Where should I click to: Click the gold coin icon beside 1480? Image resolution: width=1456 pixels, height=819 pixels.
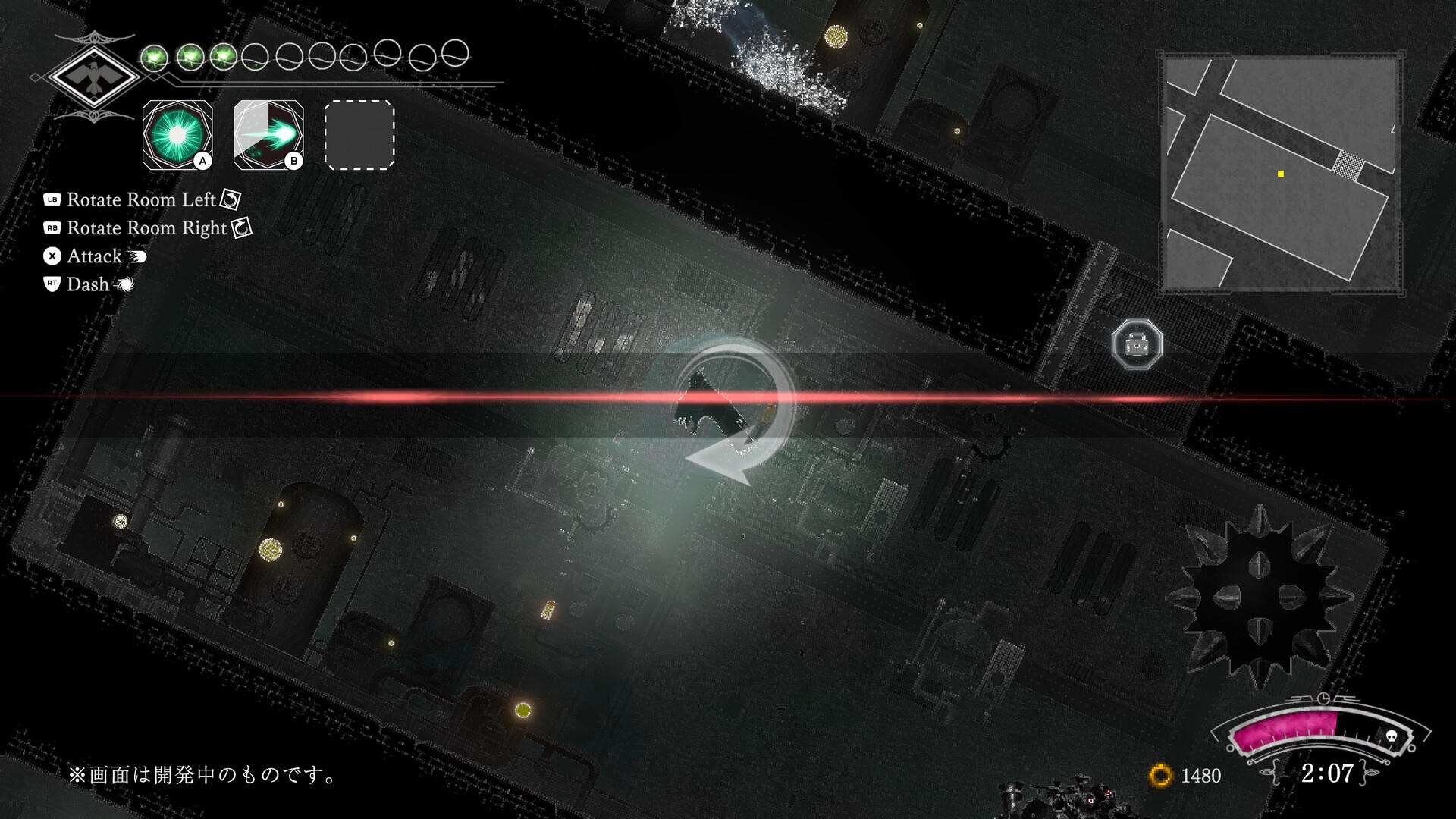click(x=1161, y=776)
